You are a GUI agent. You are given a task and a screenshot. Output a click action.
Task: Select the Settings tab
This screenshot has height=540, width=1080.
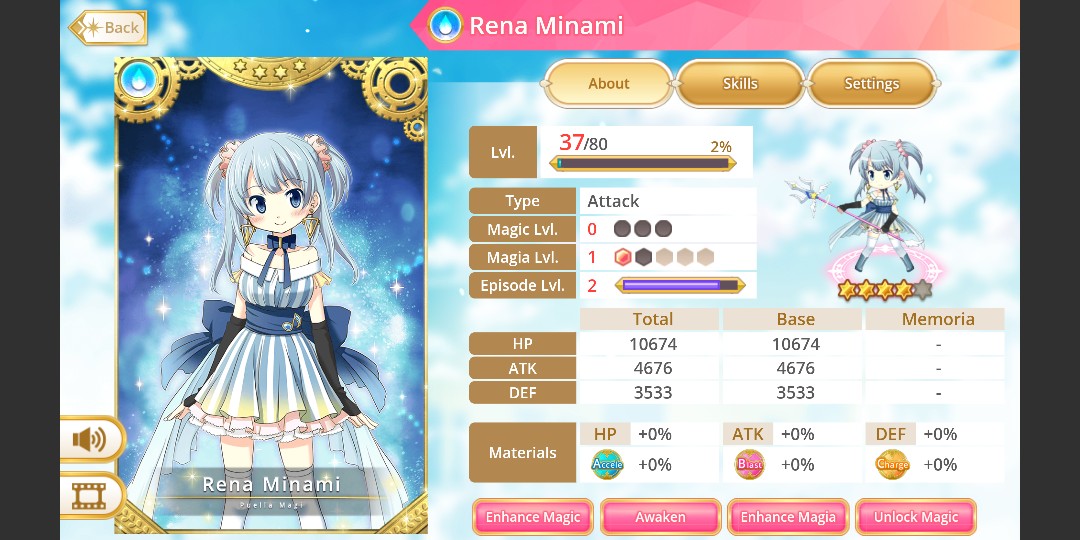(871, 84)
